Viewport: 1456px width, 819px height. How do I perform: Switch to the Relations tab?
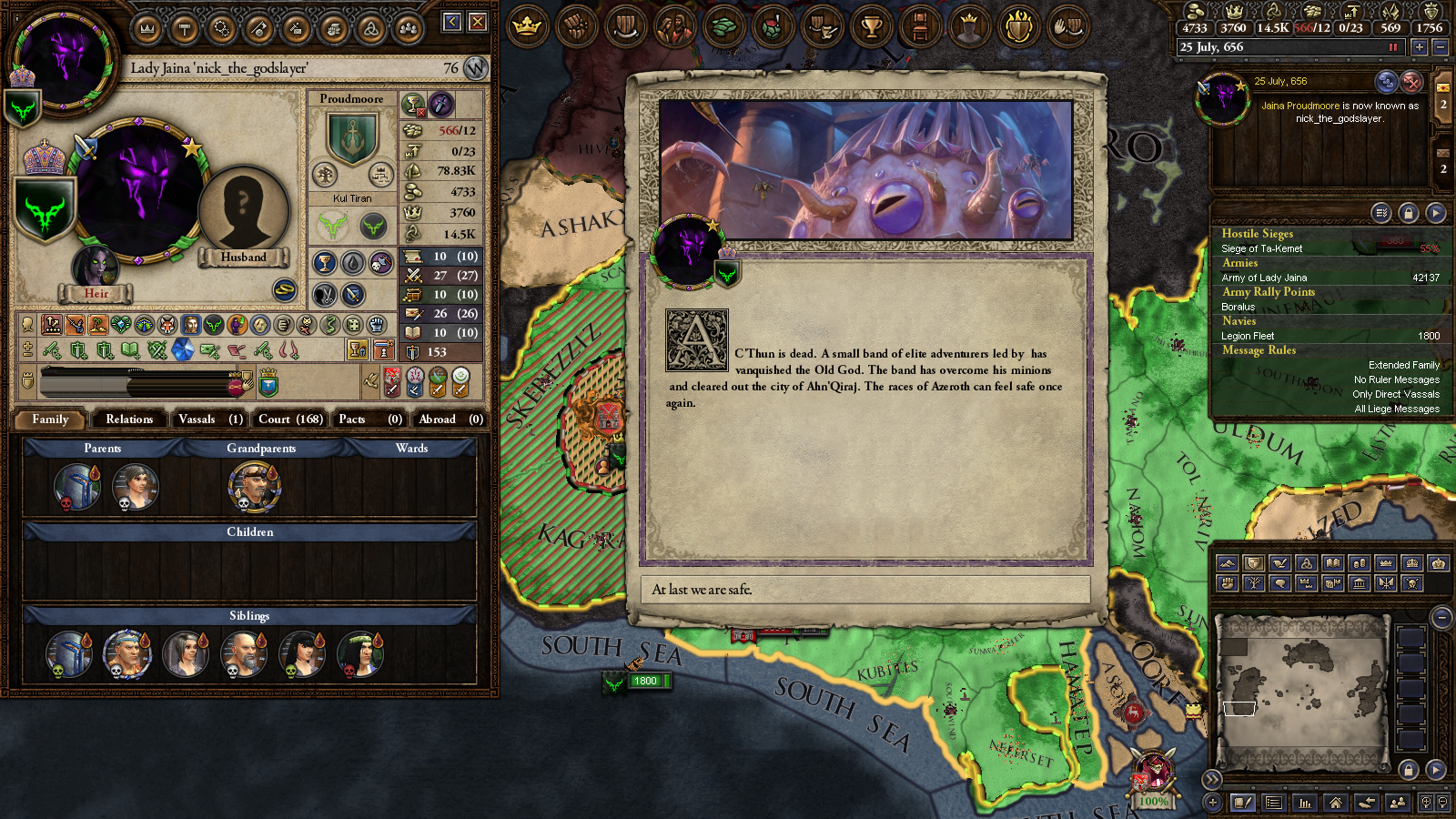click(x=128, y=420)
